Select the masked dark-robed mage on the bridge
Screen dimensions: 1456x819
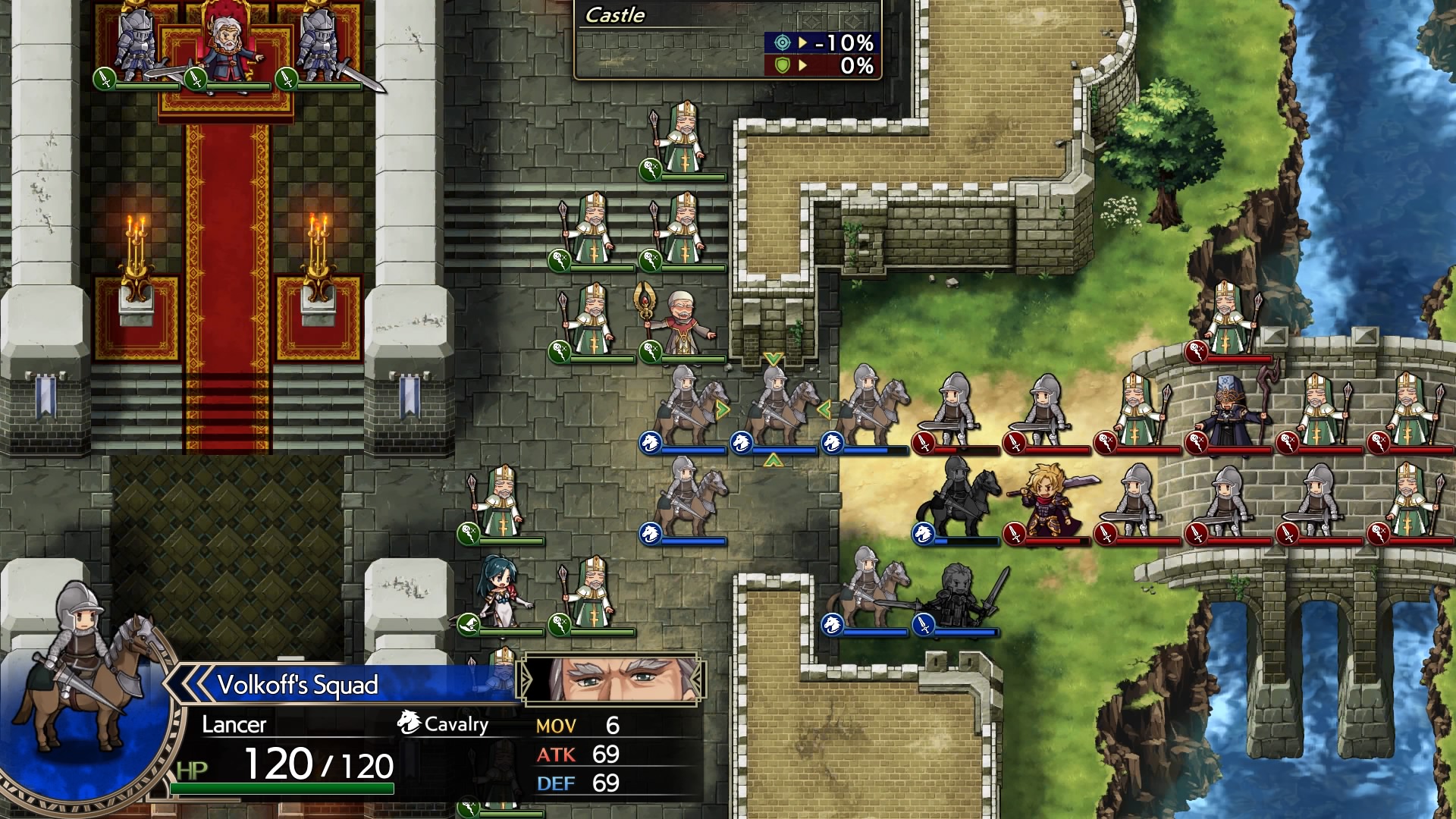(x=1228, y=412)
